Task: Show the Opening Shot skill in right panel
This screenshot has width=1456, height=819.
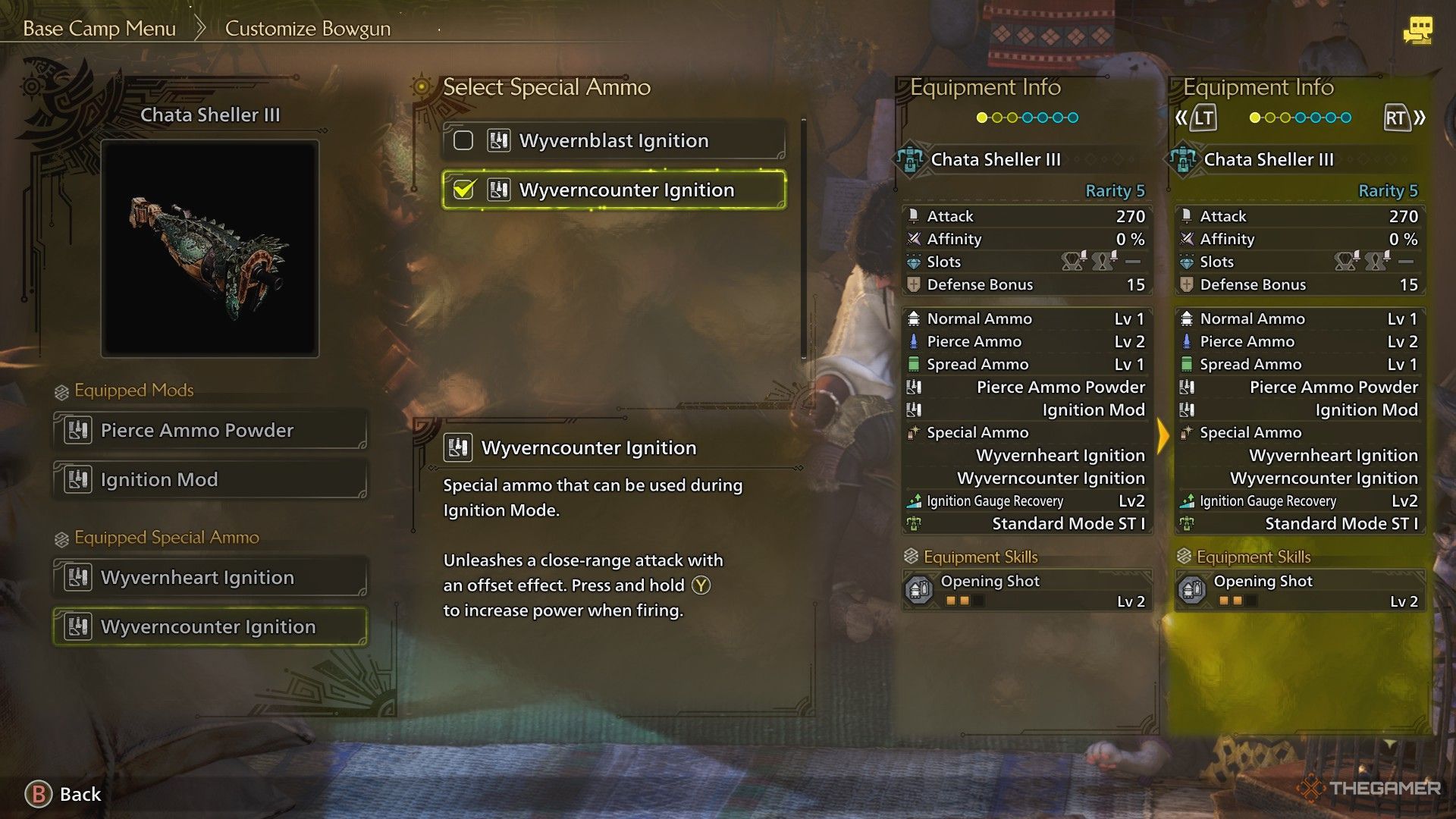Action: coord(1300,591)
